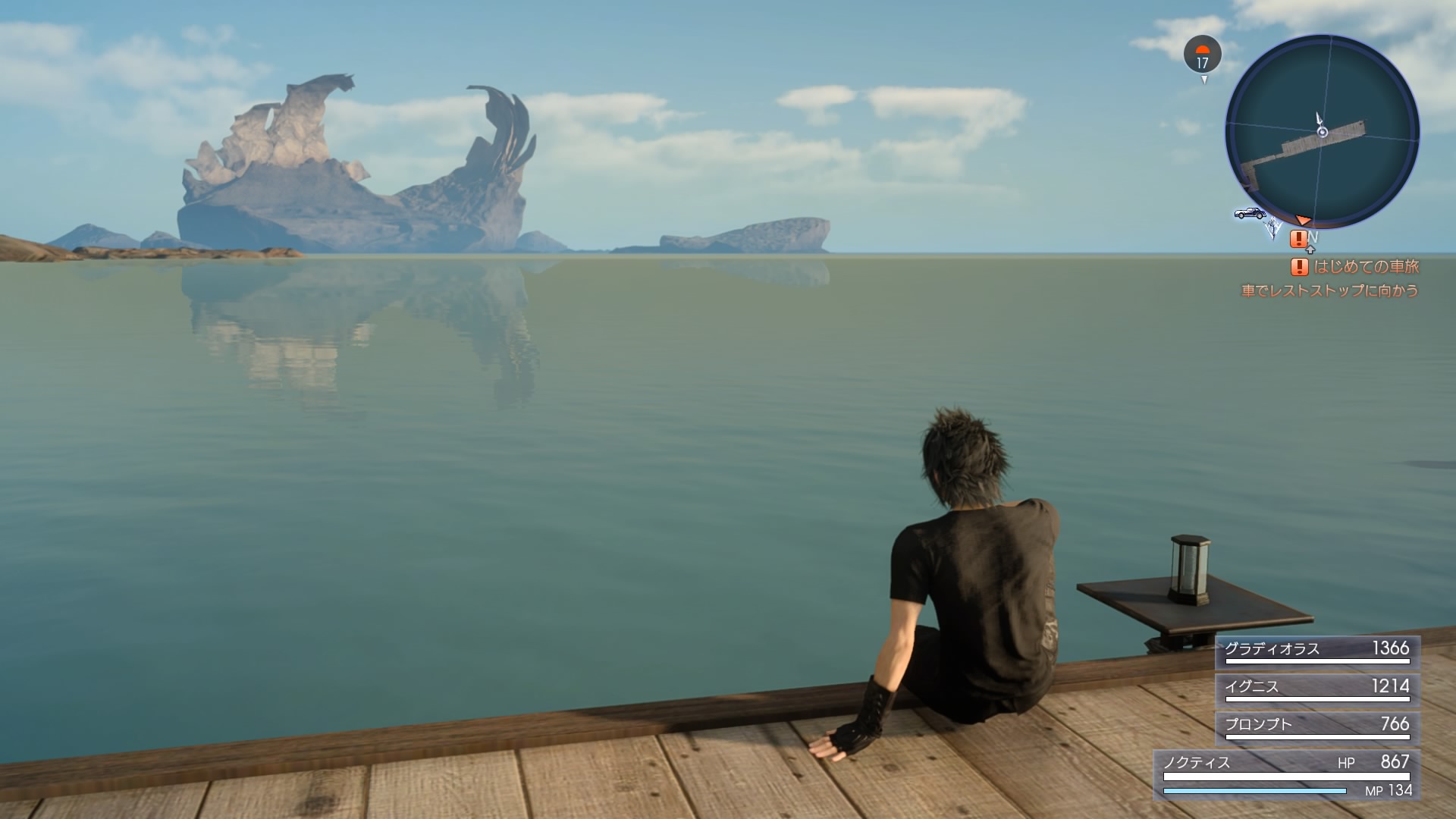Open the circular minimap
Viewport: 1456px width, 819px height.
pyautogui.click(x=1322, y=132)
